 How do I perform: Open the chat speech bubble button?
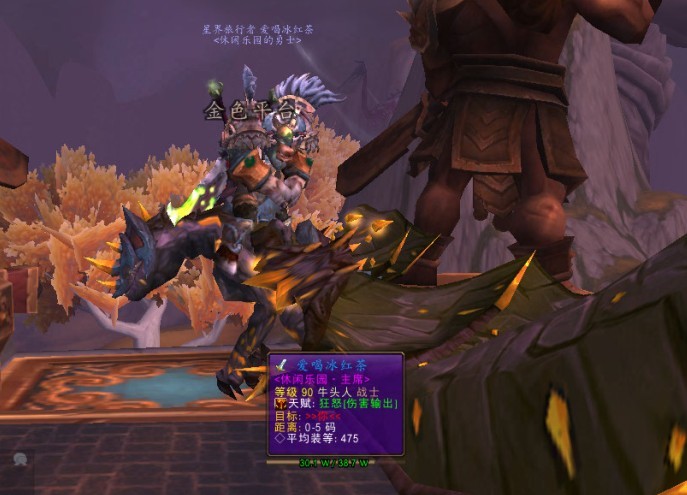20,459
